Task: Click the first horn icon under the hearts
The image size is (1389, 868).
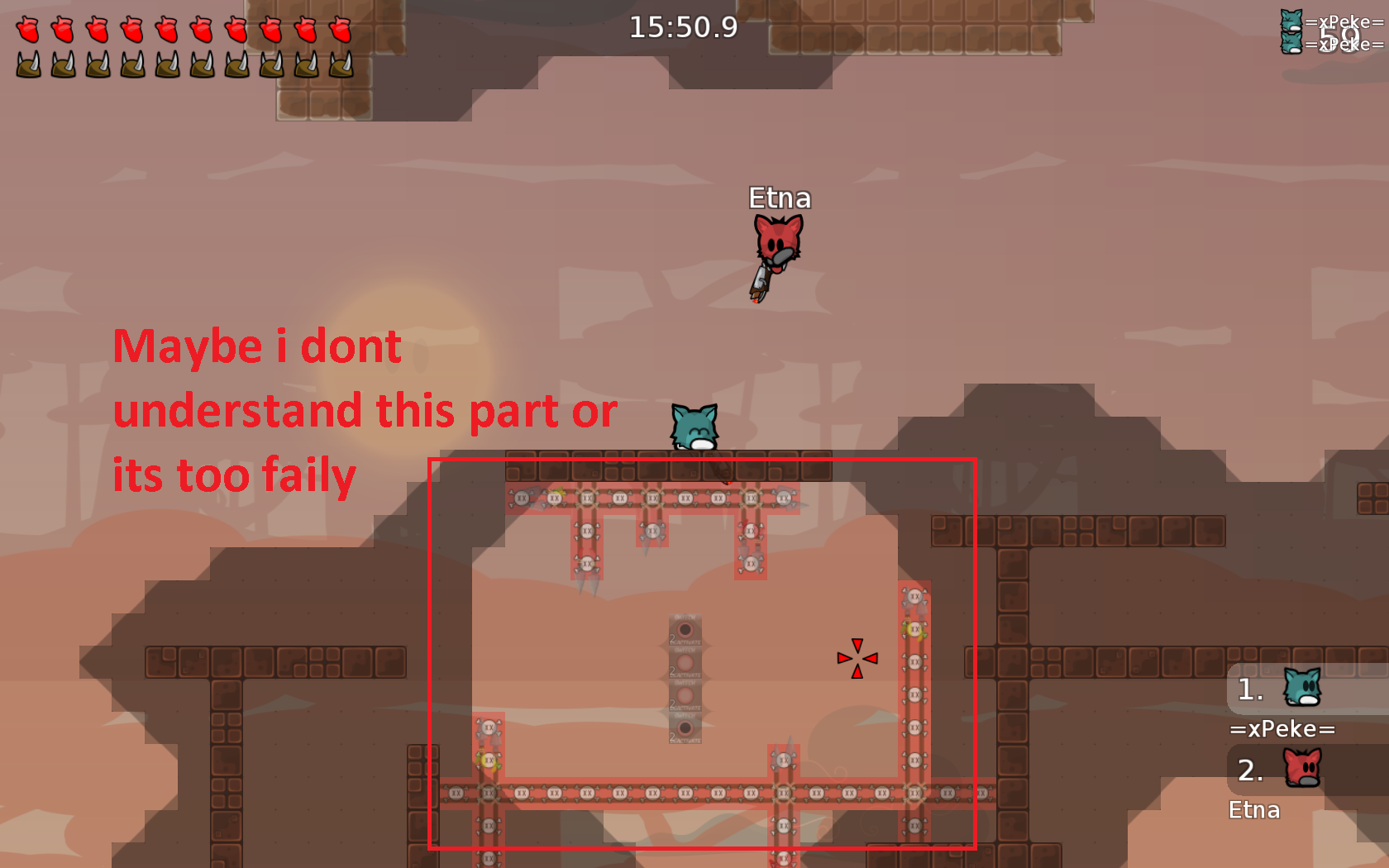Action: tap(27, 64)
